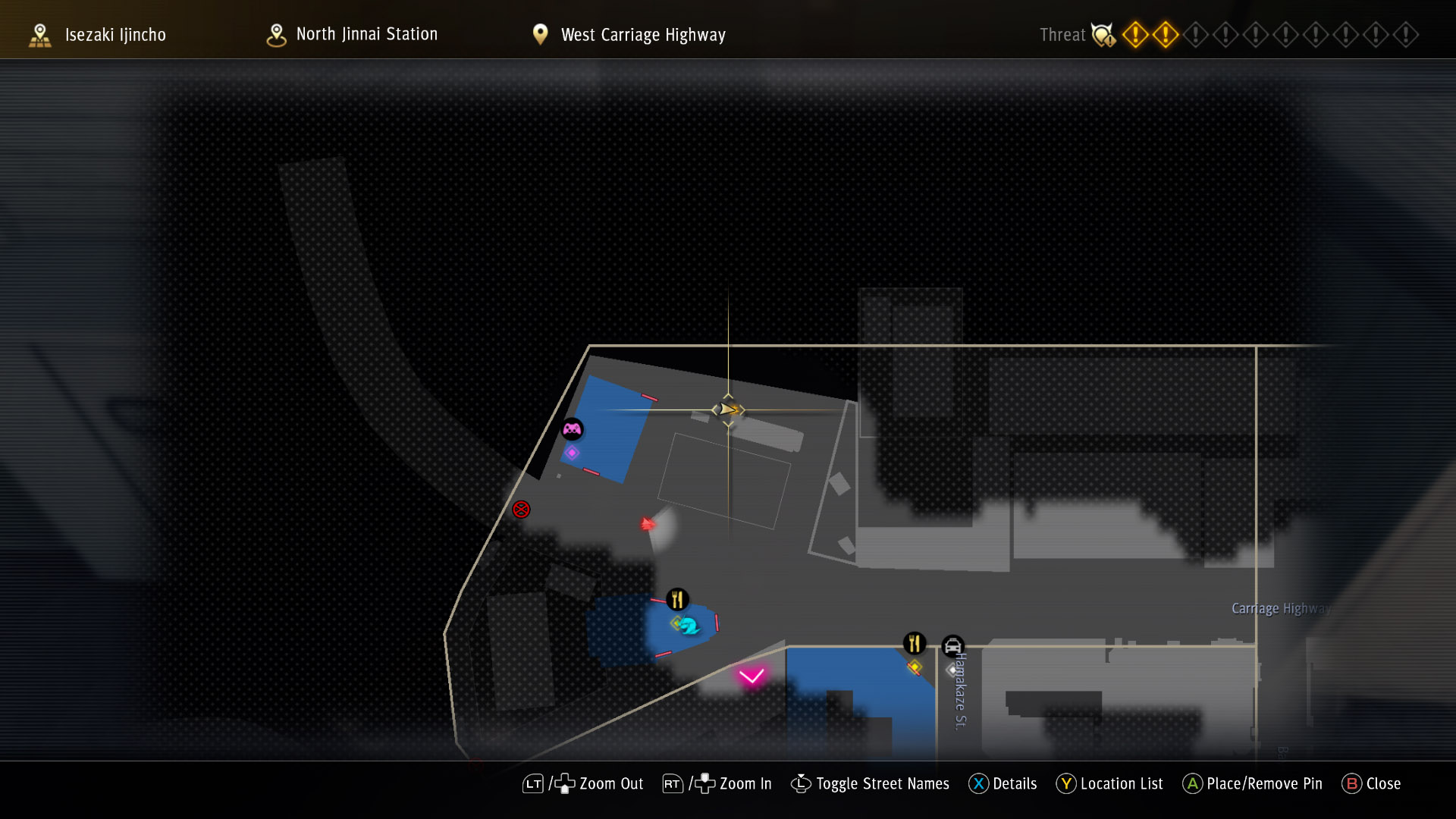Zoom In on the map

[x=717, y=784]
